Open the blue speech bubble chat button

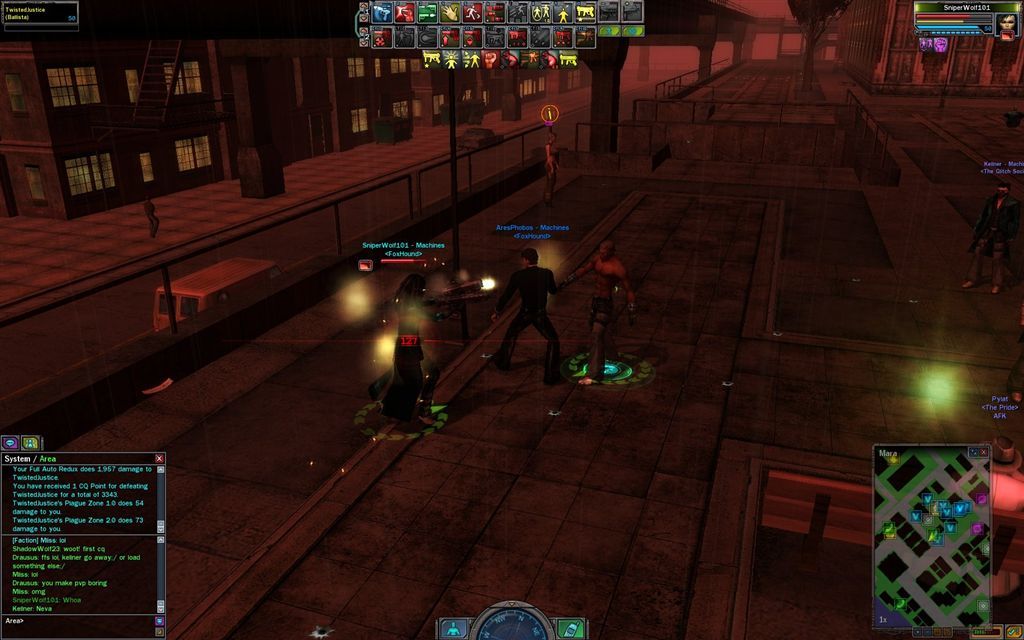10,442
